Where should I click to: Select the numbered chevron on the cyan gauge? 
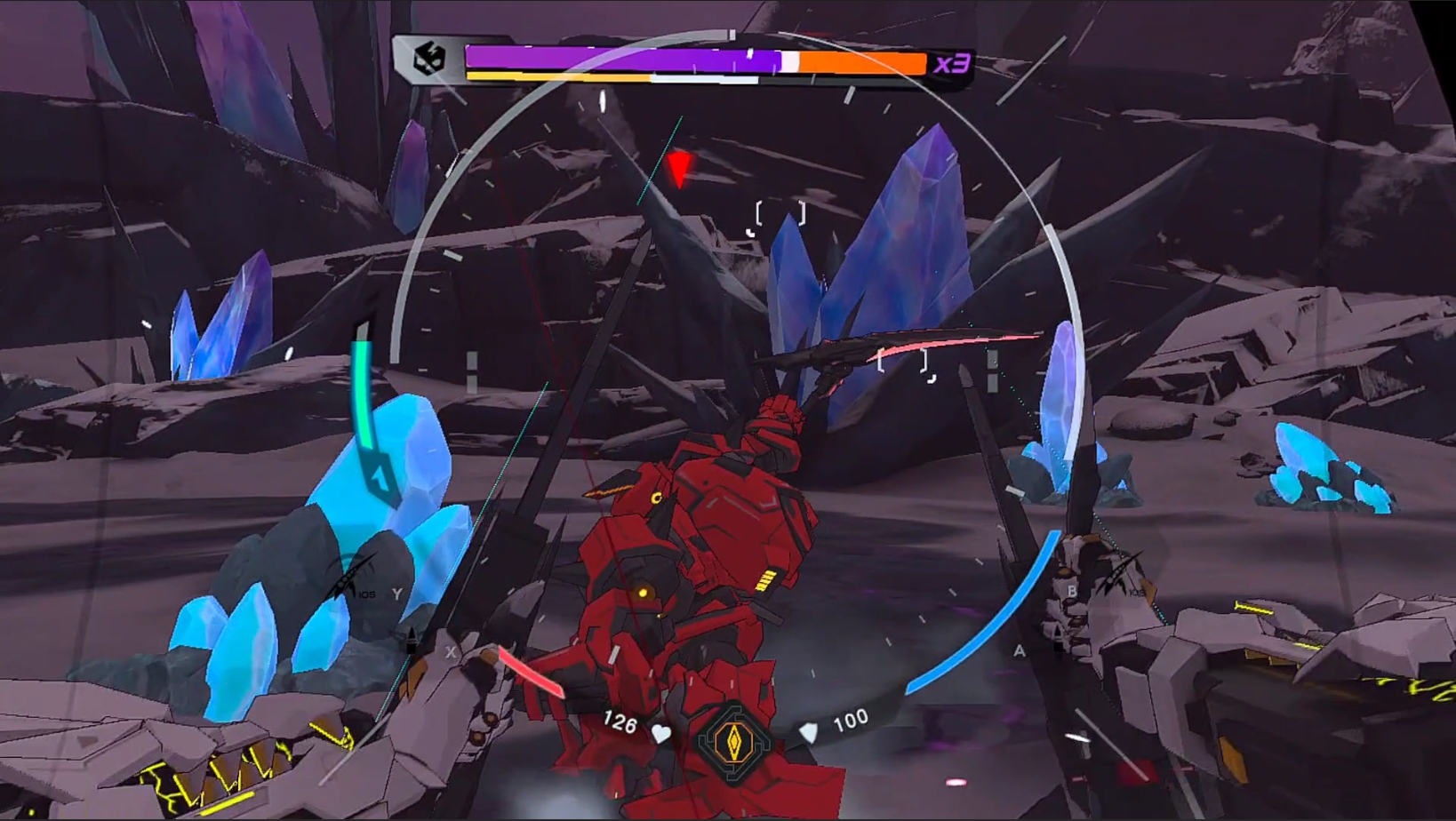coord(381,479)
